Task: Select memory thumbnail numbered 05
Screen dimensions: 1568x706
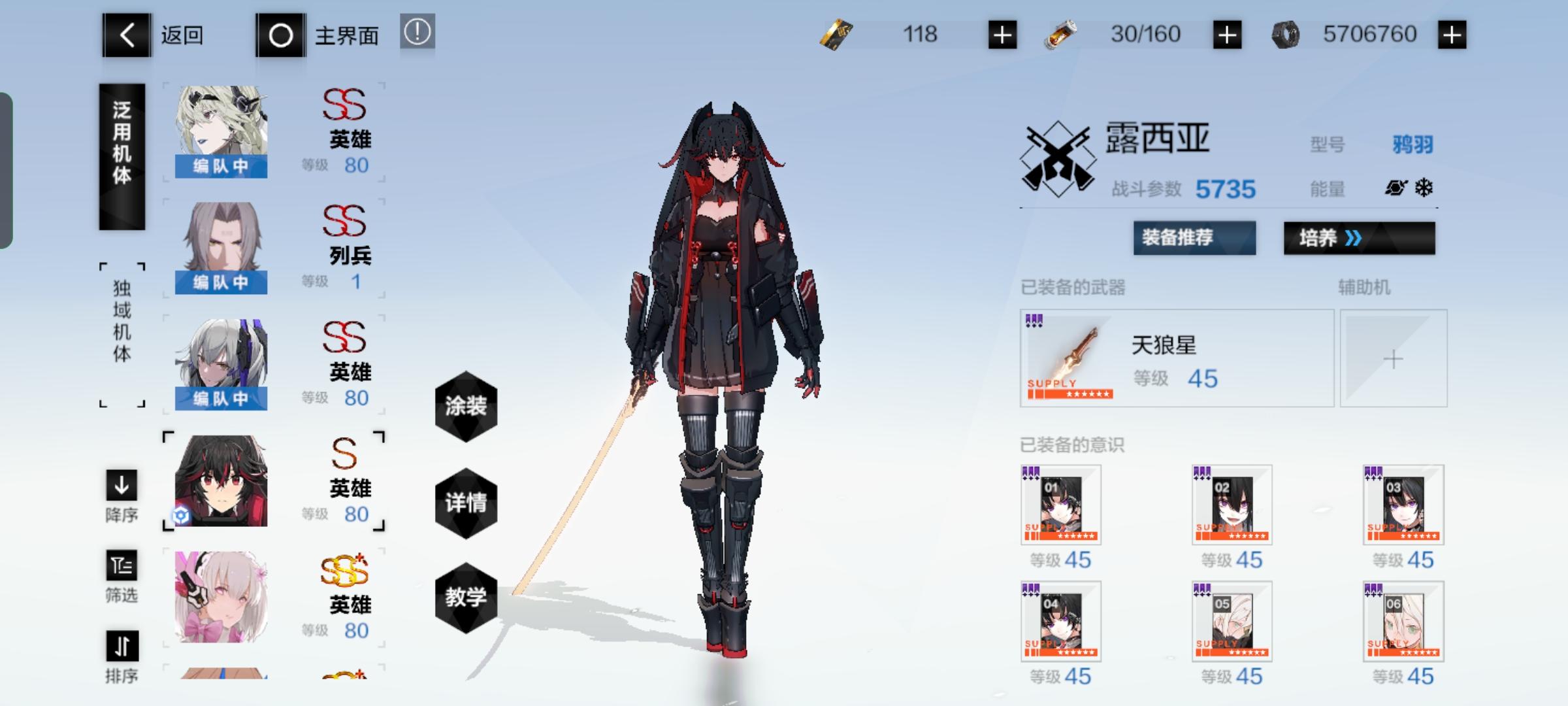Action: (x=1232, y=622)
